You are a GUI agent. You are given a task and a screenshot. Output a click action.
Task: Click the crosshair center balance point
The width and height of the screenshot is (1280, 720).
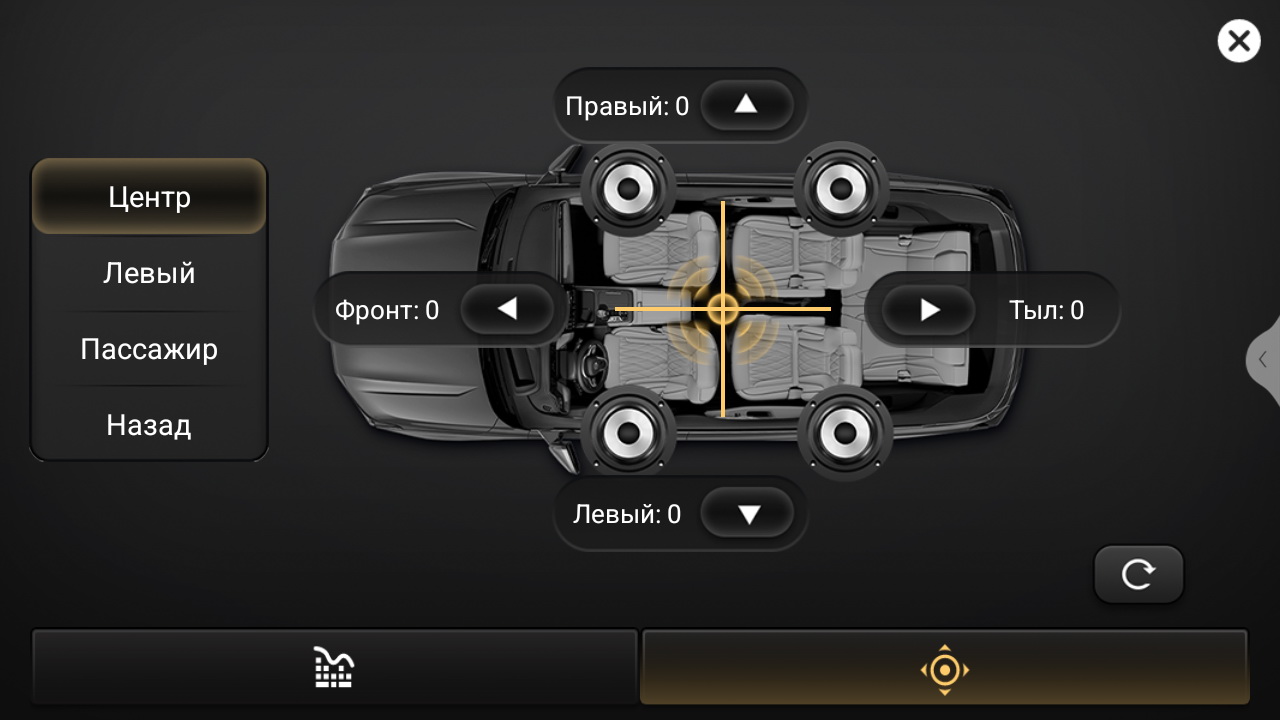coord(722,309)
